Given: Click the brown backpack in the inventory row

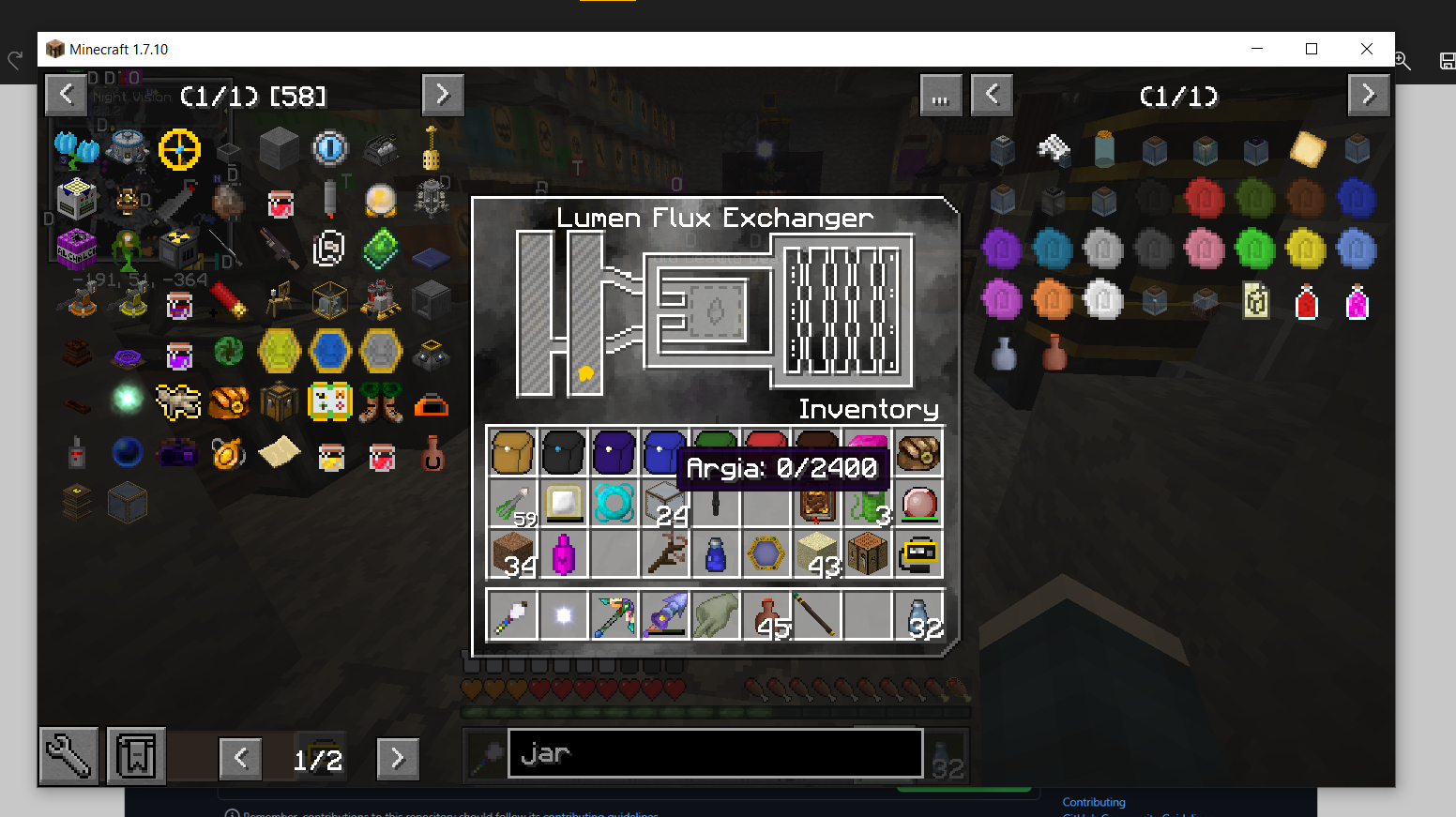Looking at the screenshot, I should (x=512, y=452).
